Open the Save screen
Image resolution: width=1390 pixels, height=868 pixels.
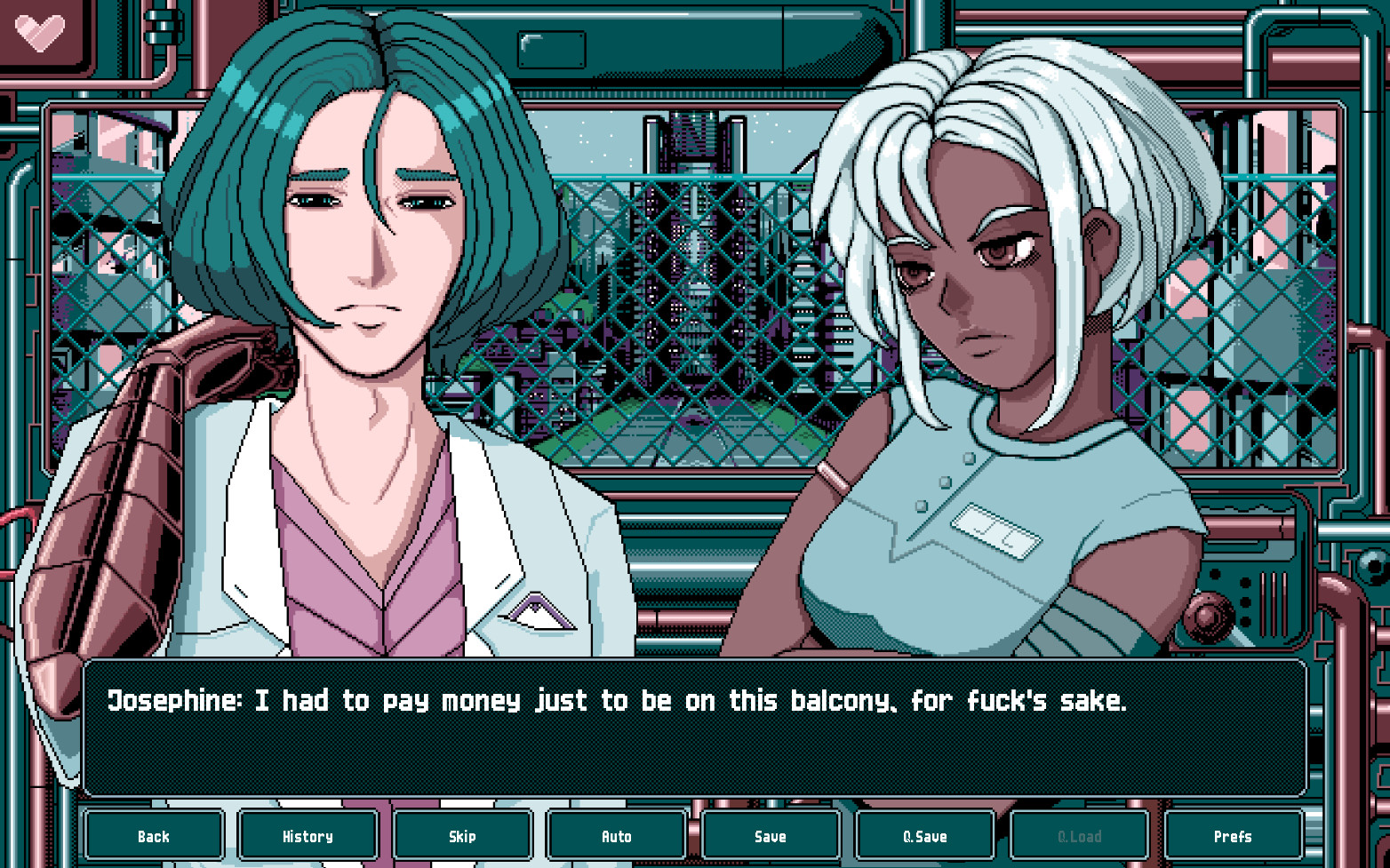[x=771, y=836]
